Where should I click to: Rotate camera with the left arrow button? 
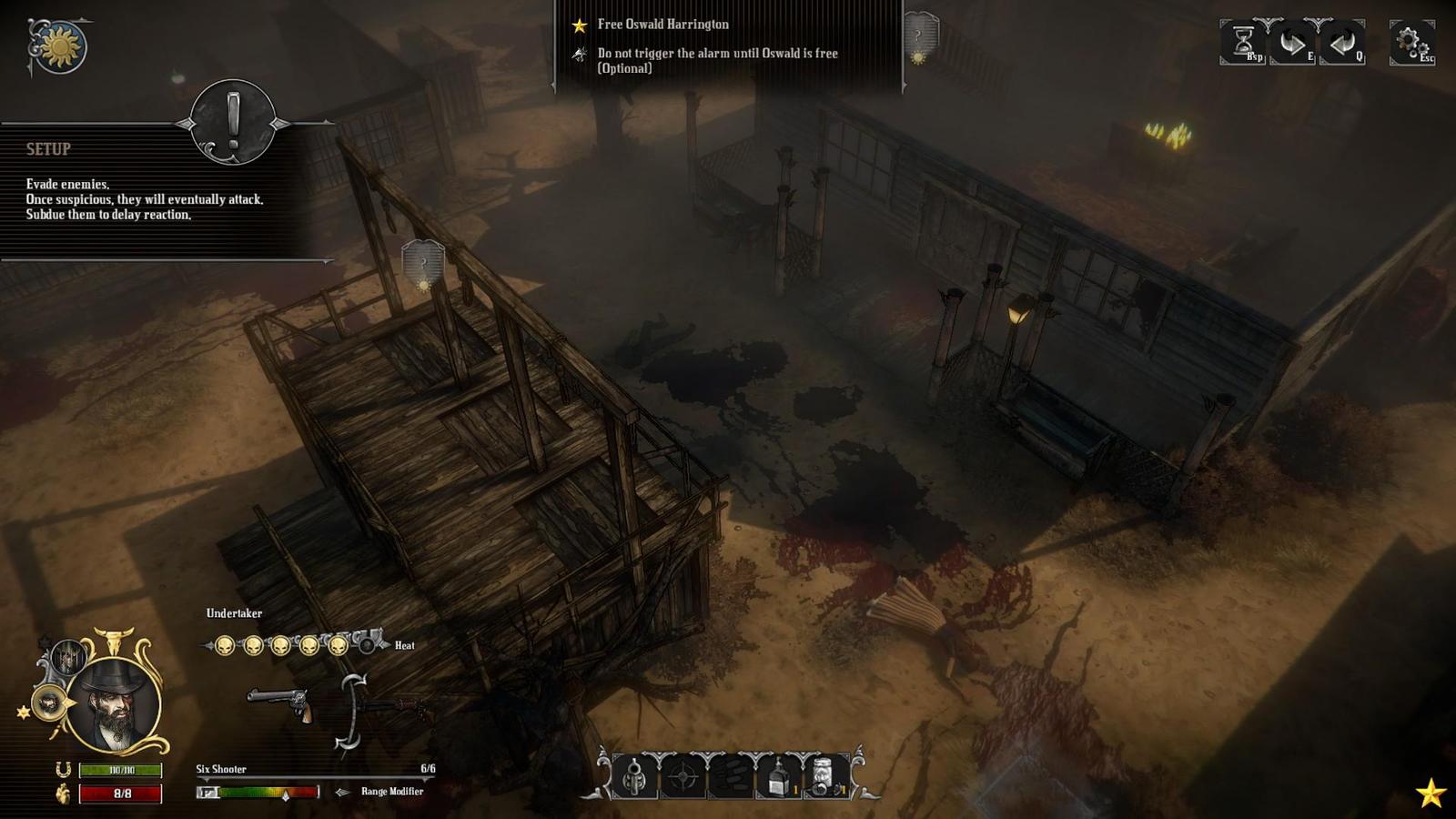[1341, 42]
